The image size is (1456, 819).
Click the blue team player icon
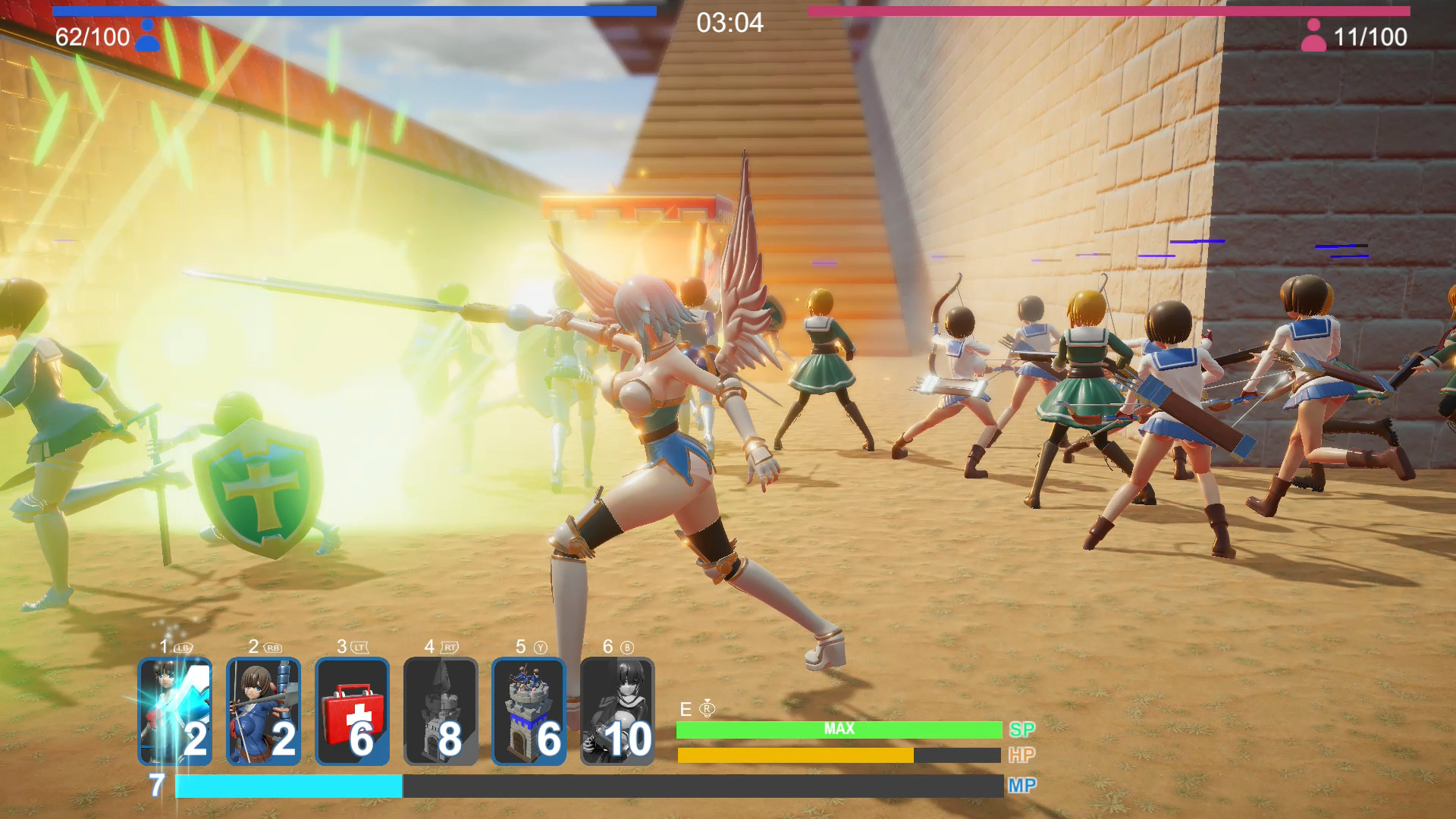[x=147, y=35]
